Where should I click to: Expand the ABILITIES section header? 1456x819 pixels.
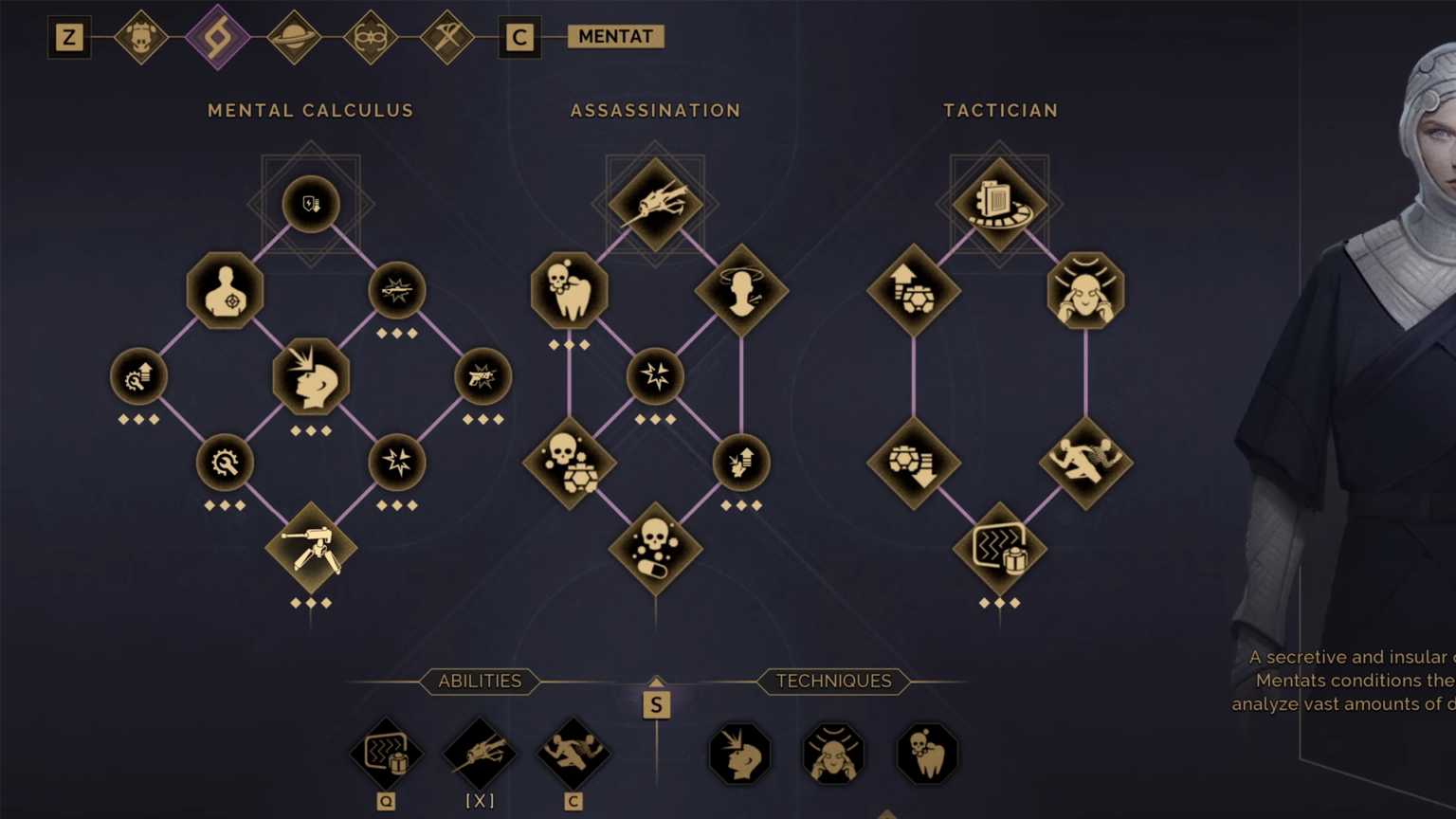click(x=480, y=681)
